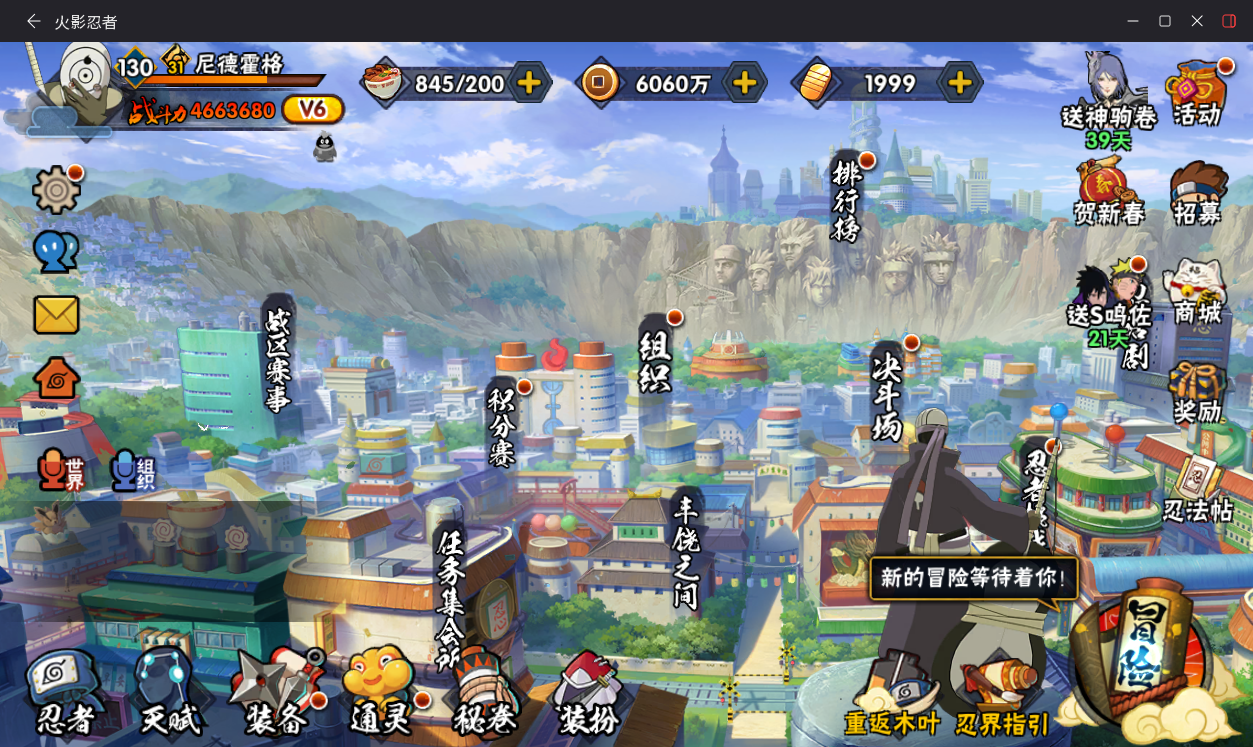Open the 招募 recruit screen

click(x=1197, y=193)
